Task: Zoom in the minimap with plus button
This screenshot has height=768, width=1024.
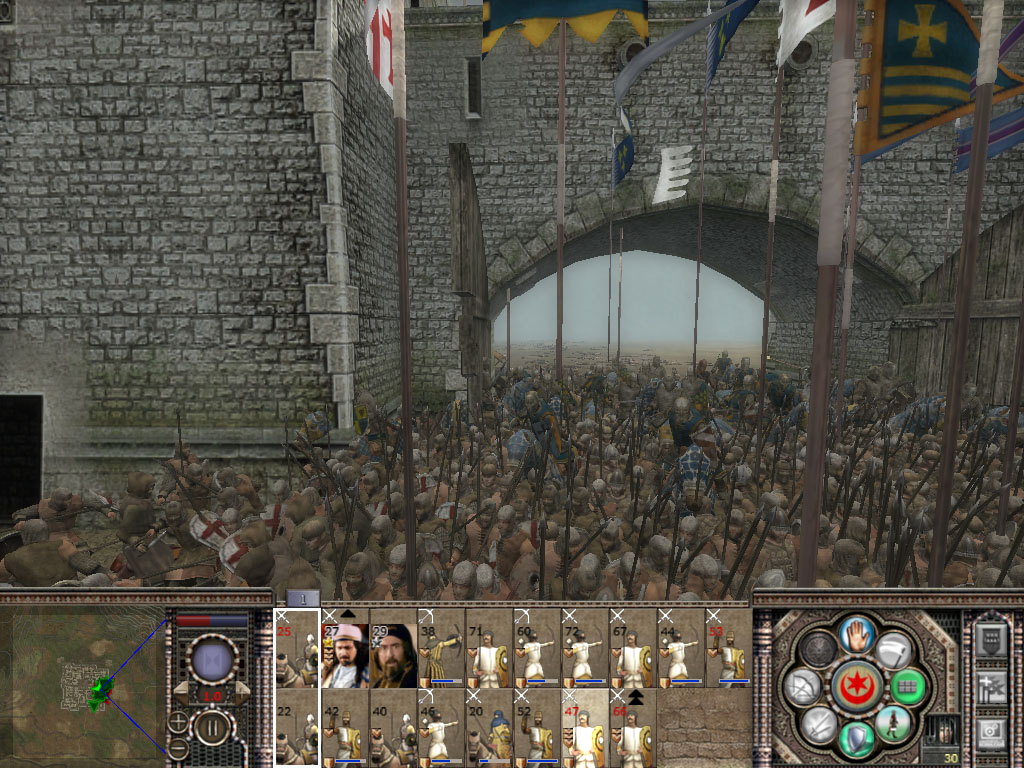Action: coord(178,721)
